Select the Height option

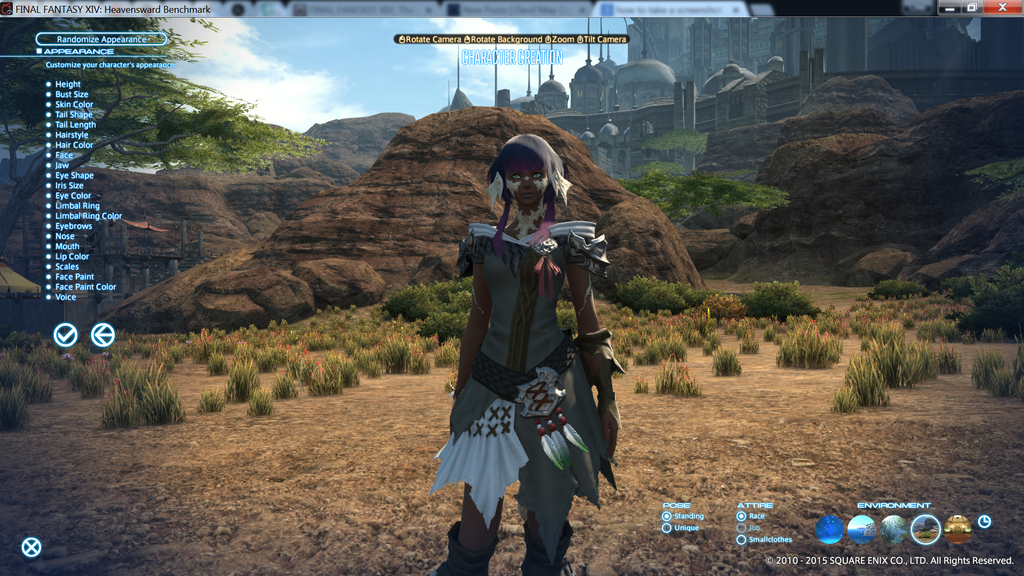[68, 85]
